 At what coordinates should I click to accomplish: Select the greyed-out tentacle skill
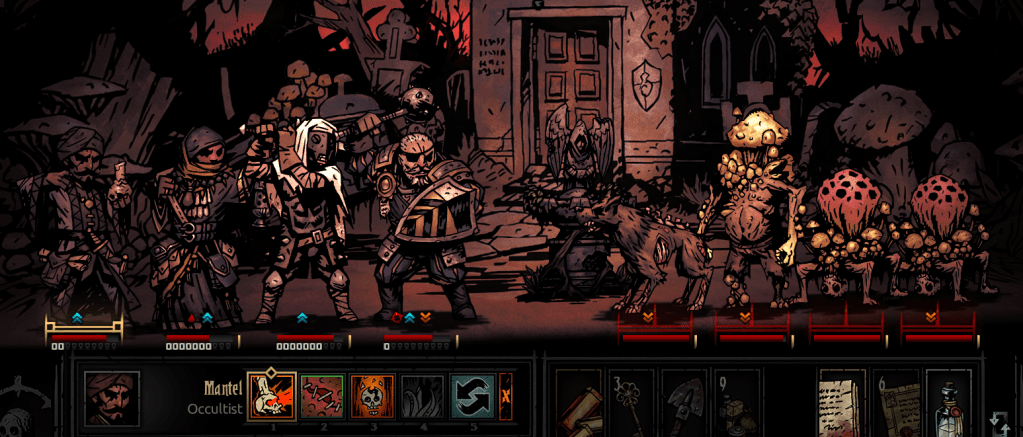coord(422,396)
